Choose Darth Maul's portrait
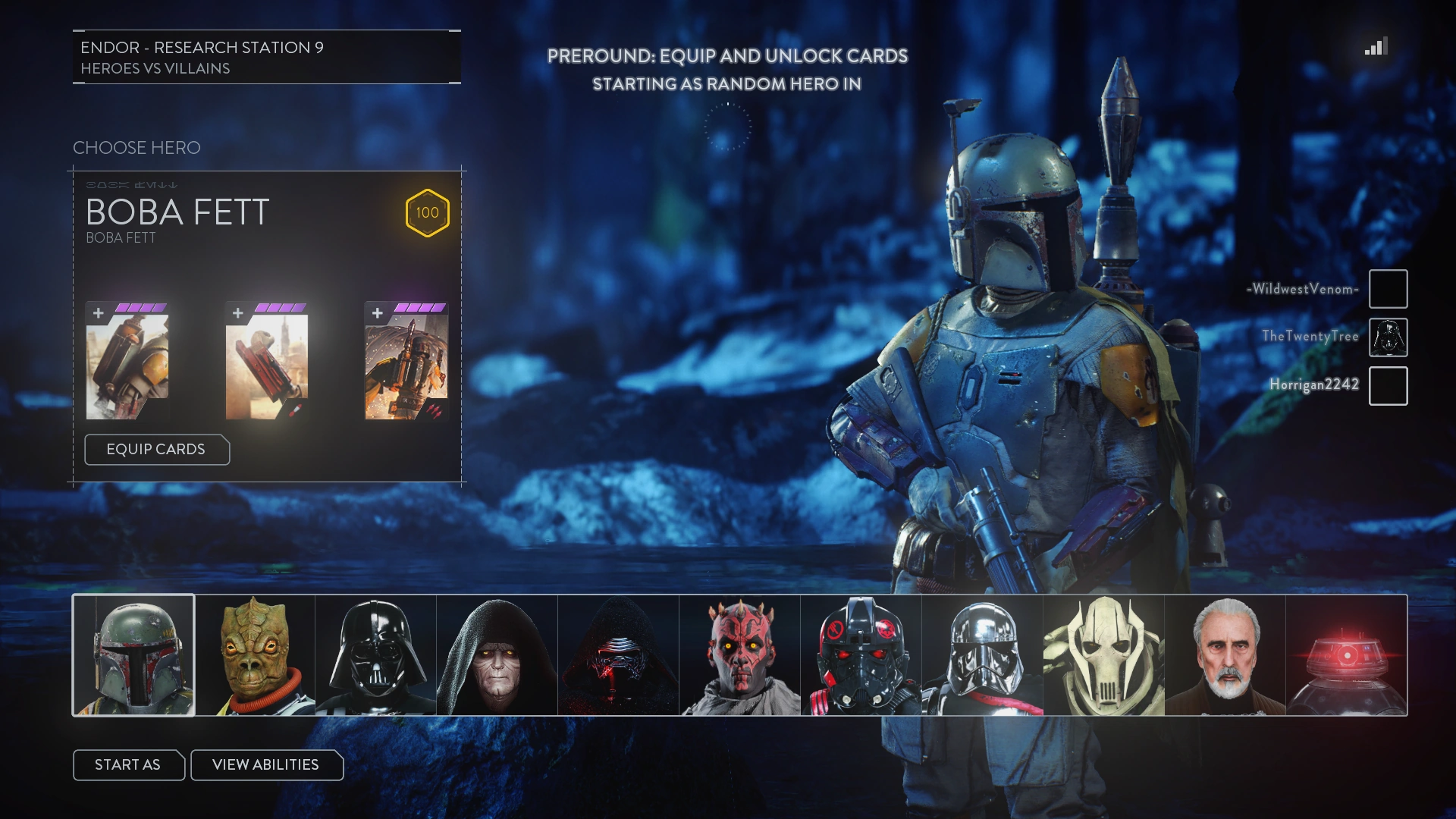This screenshot has height=819, width=1456. (x=740, y=654)
